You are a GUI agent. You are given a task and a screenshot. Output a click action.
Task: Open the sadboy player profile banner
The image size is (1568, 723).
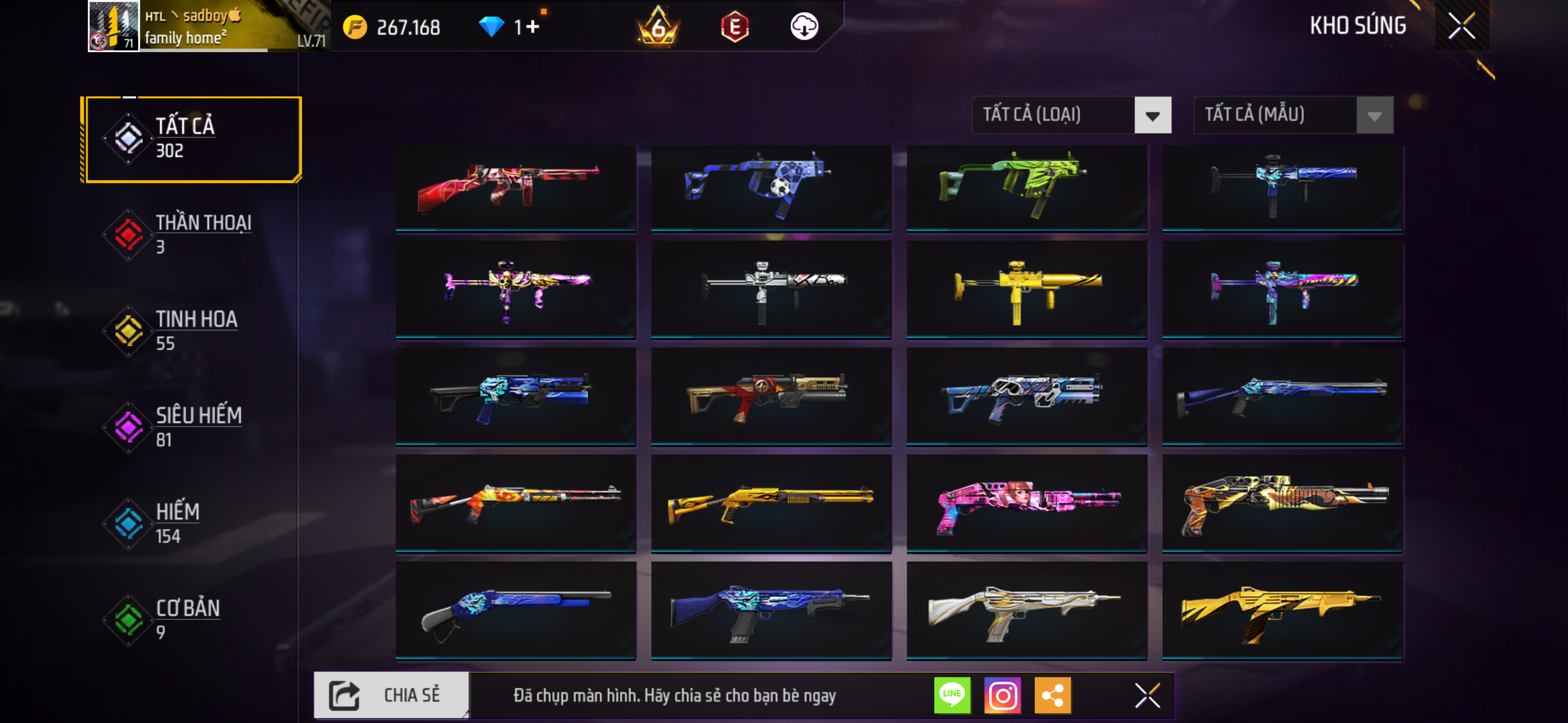click(x=207, y=26)
